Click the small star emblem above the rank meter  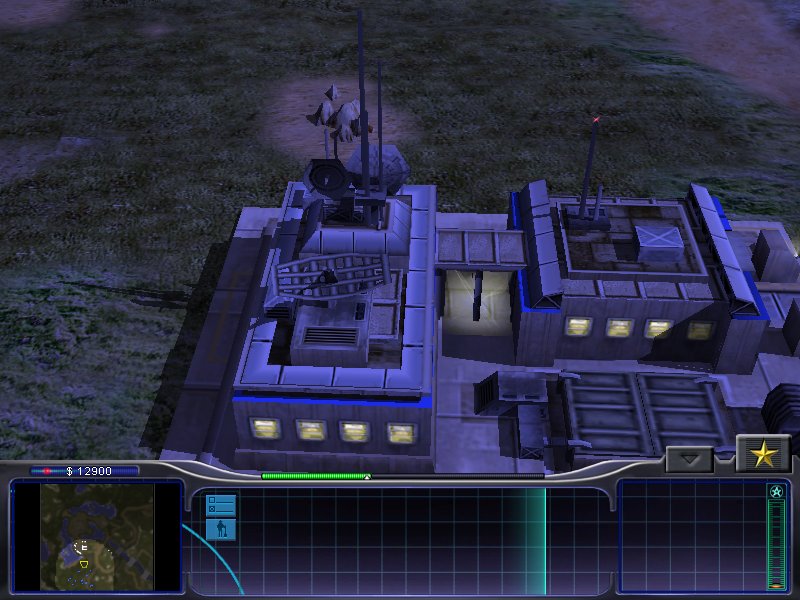(776, 492)
